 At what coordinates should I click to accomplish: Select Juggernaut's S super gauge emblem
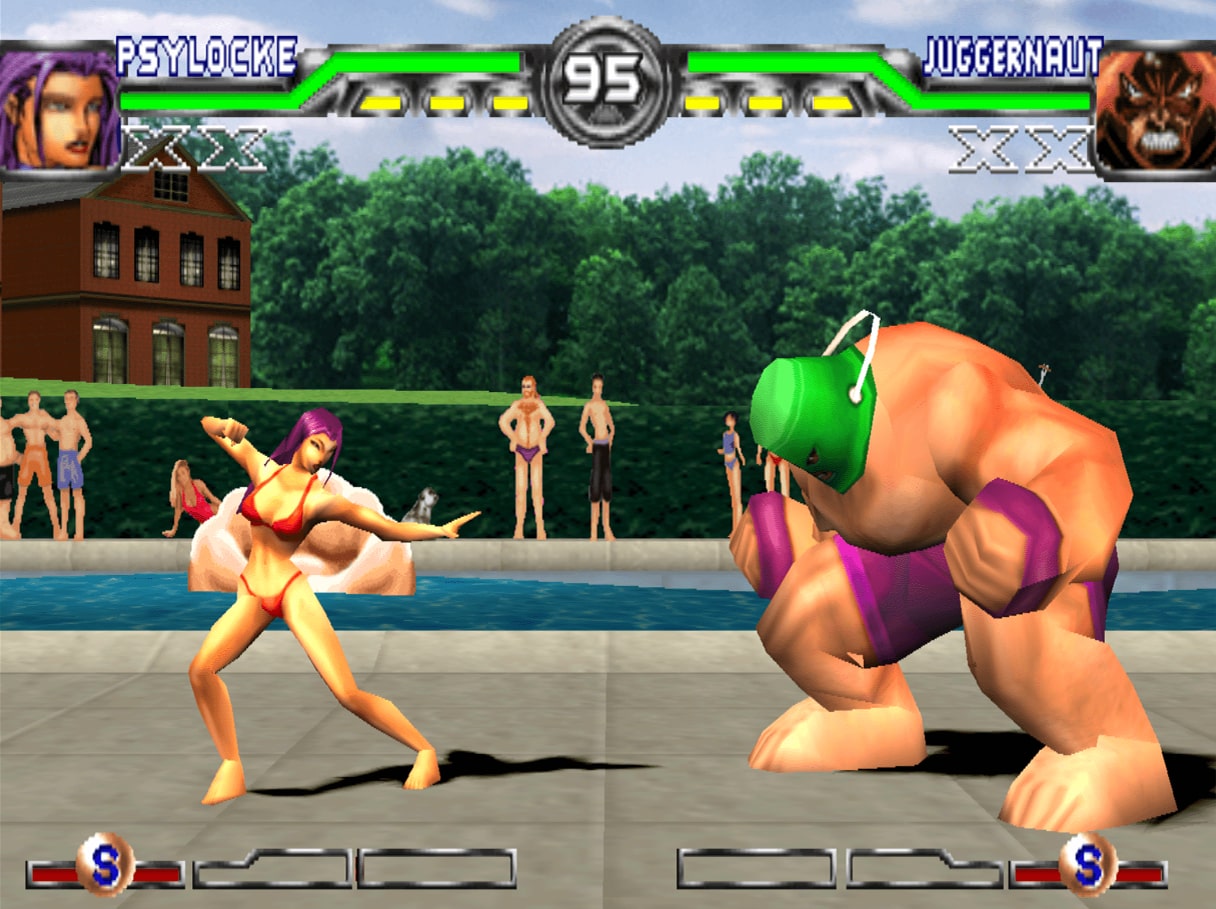(x=1088, y=864)
